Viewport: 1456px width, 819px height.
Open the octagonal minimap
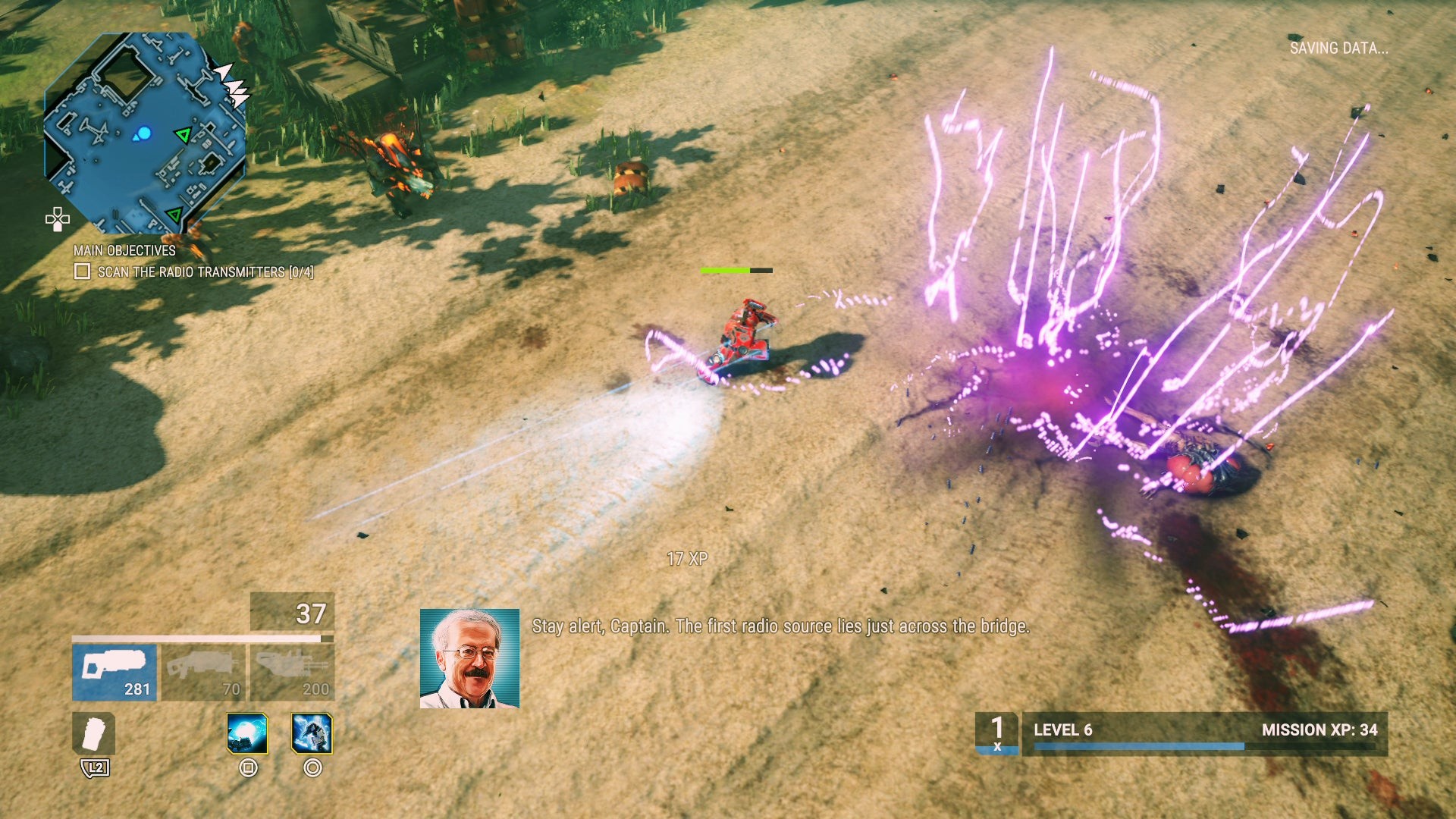coord(144,133)
